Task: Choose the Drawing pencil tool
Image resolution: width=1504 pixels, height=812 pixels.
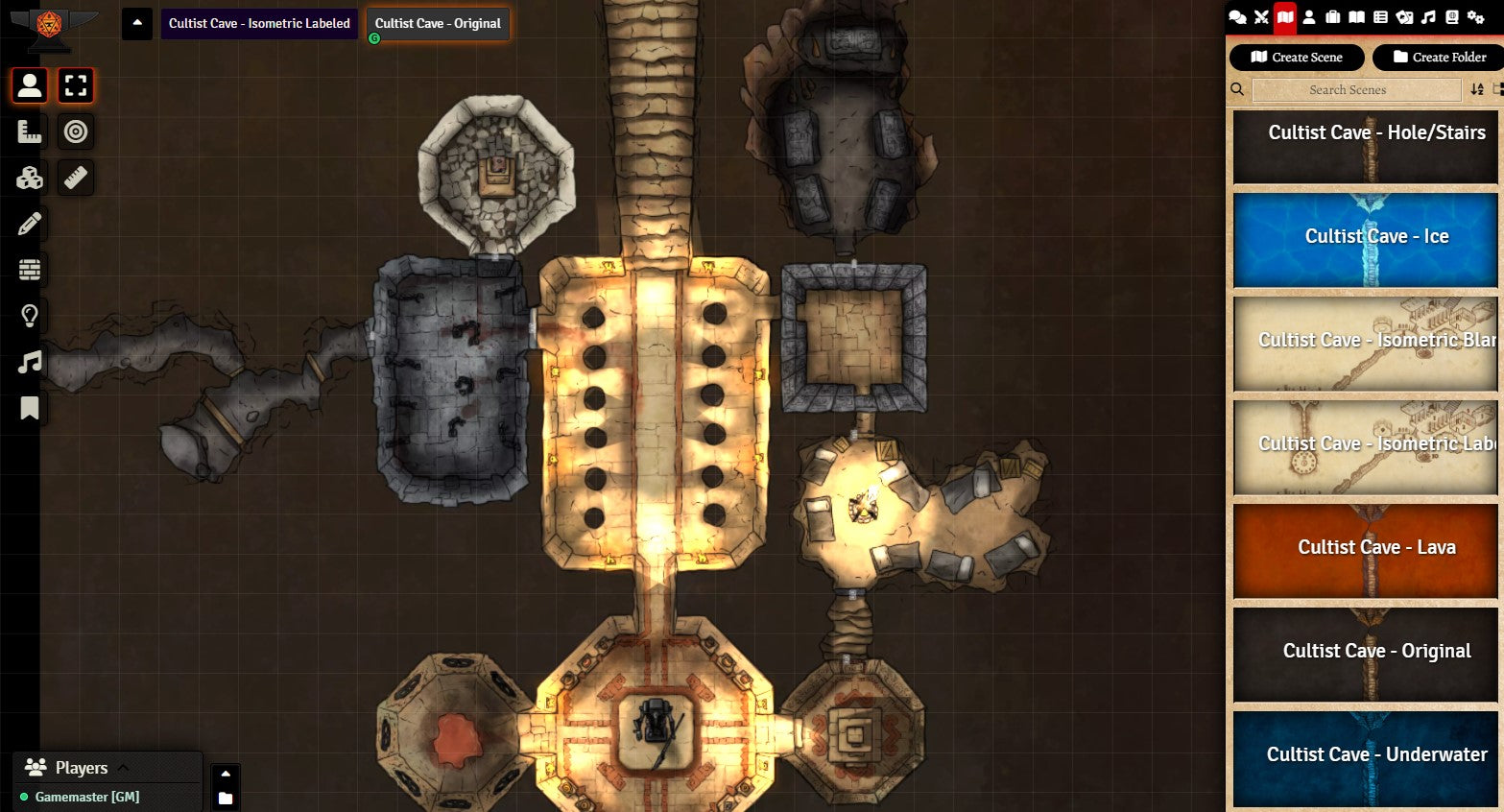Action: point(30,224)
